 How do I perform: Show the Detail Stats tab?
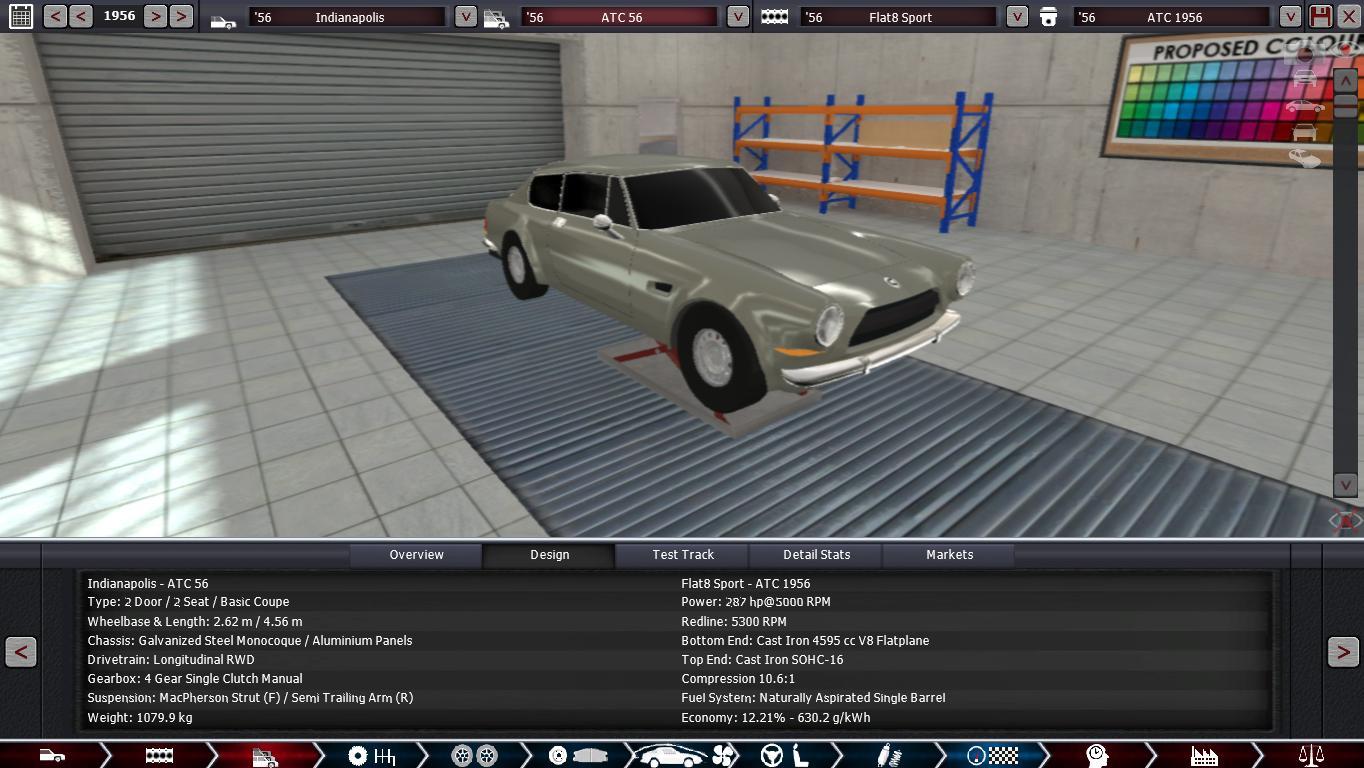[816, 555]
